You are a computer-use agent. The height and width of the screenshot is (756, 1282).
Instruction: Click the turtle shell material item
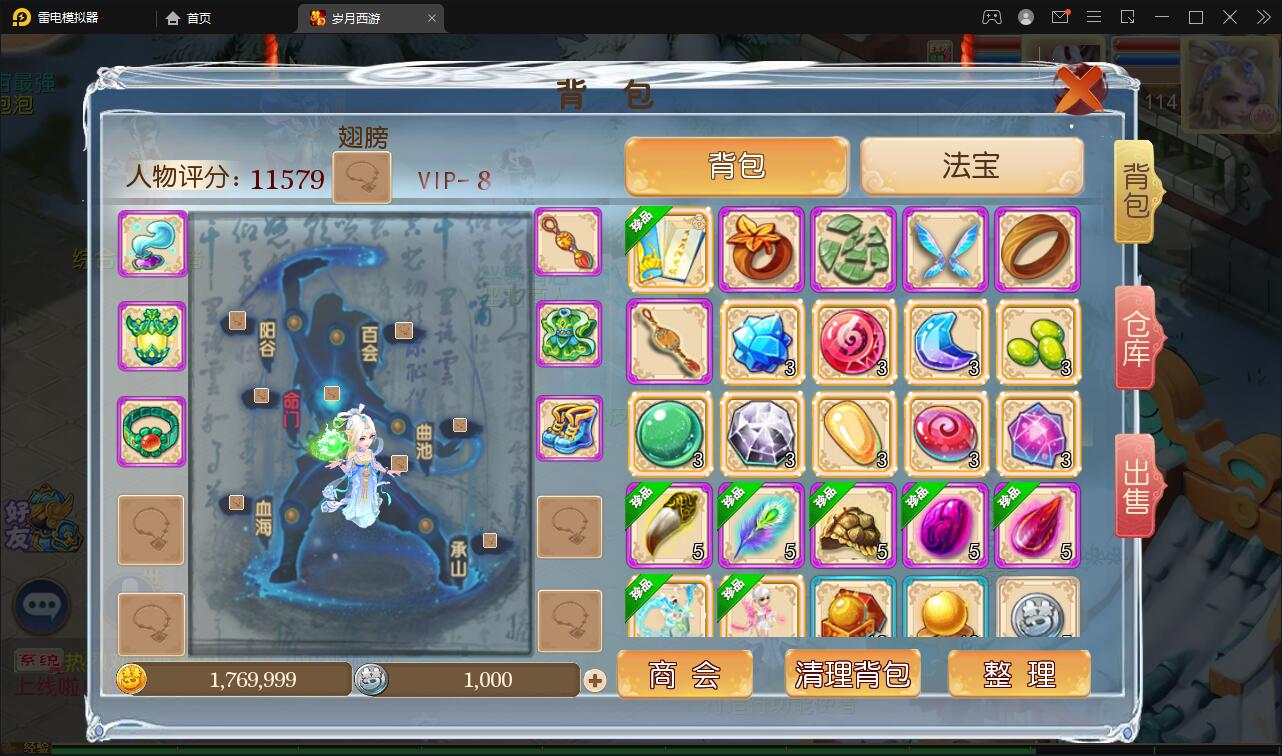pos(854,524)
